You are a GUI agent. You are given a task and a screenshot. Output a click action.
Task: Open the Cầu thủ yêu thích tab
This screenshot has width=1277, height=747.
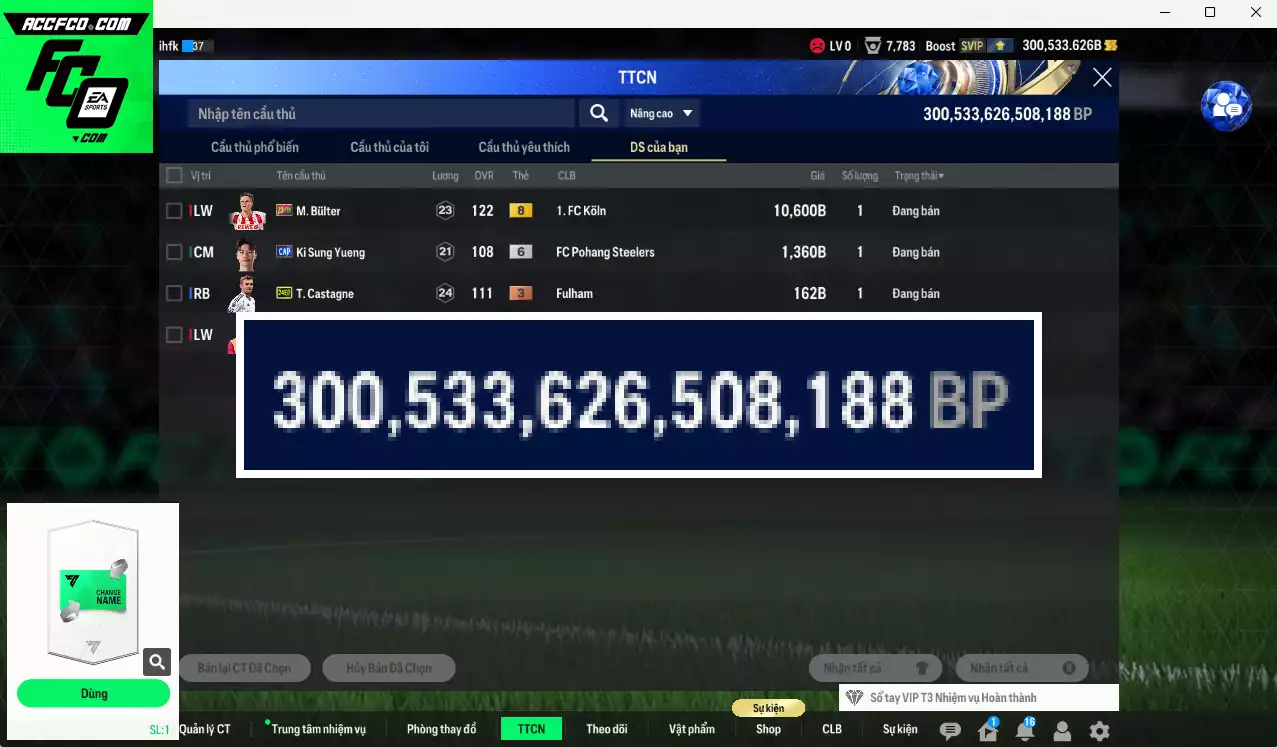524,147
